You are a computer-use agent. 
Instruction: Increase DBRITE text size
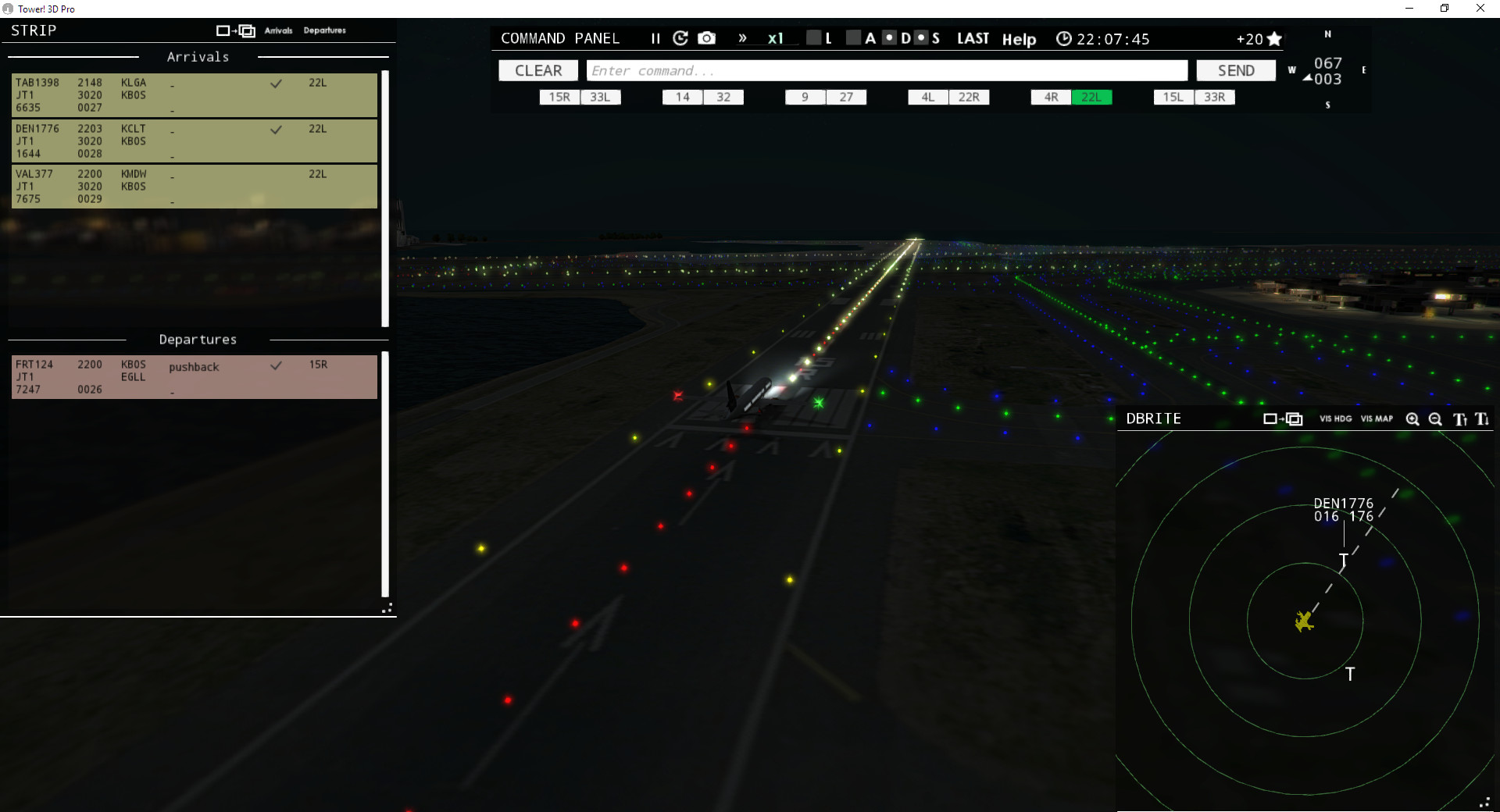1459,419
